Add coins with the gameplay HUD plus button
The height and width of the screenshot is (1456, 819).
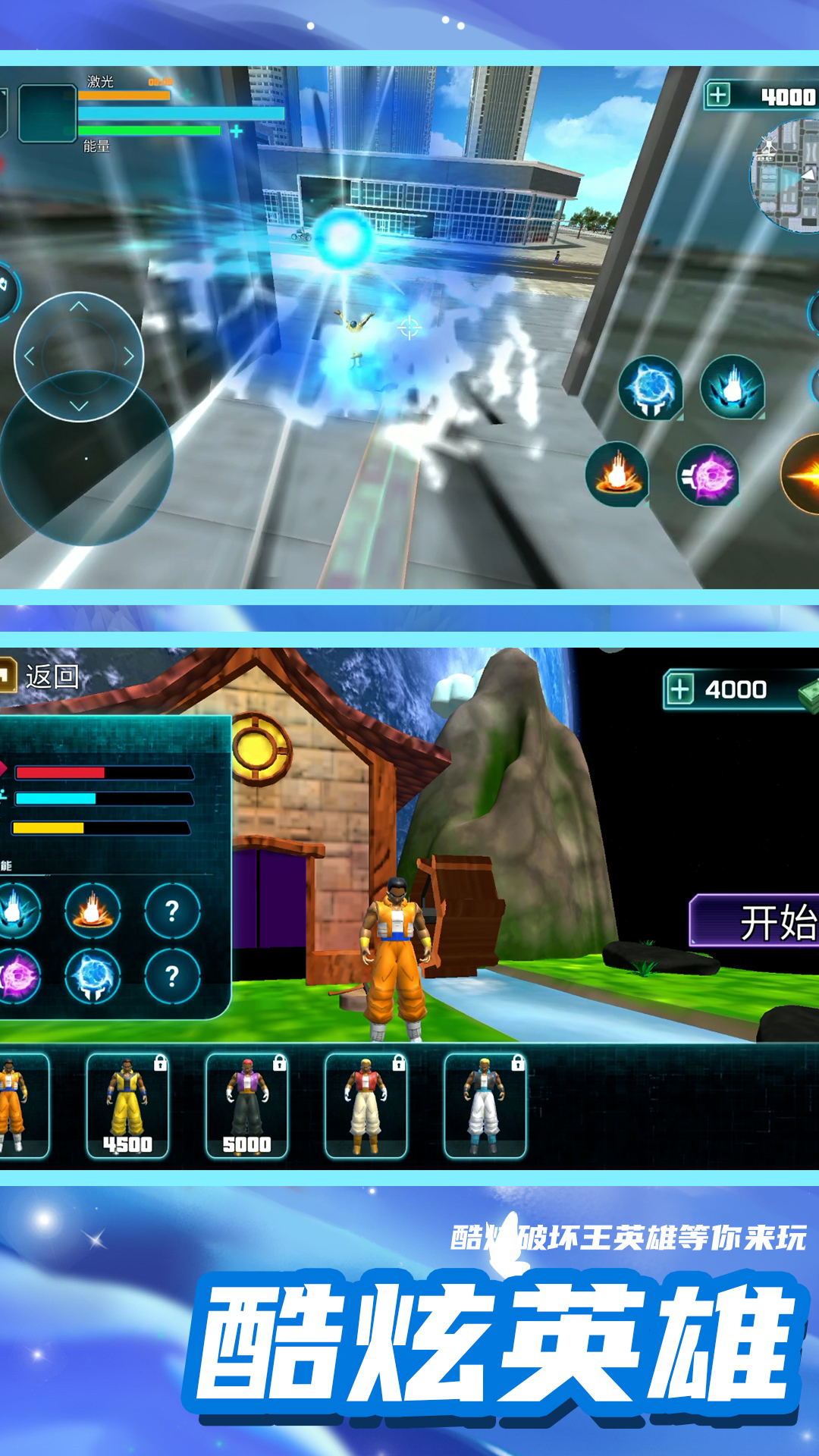[x=717, y=96]
